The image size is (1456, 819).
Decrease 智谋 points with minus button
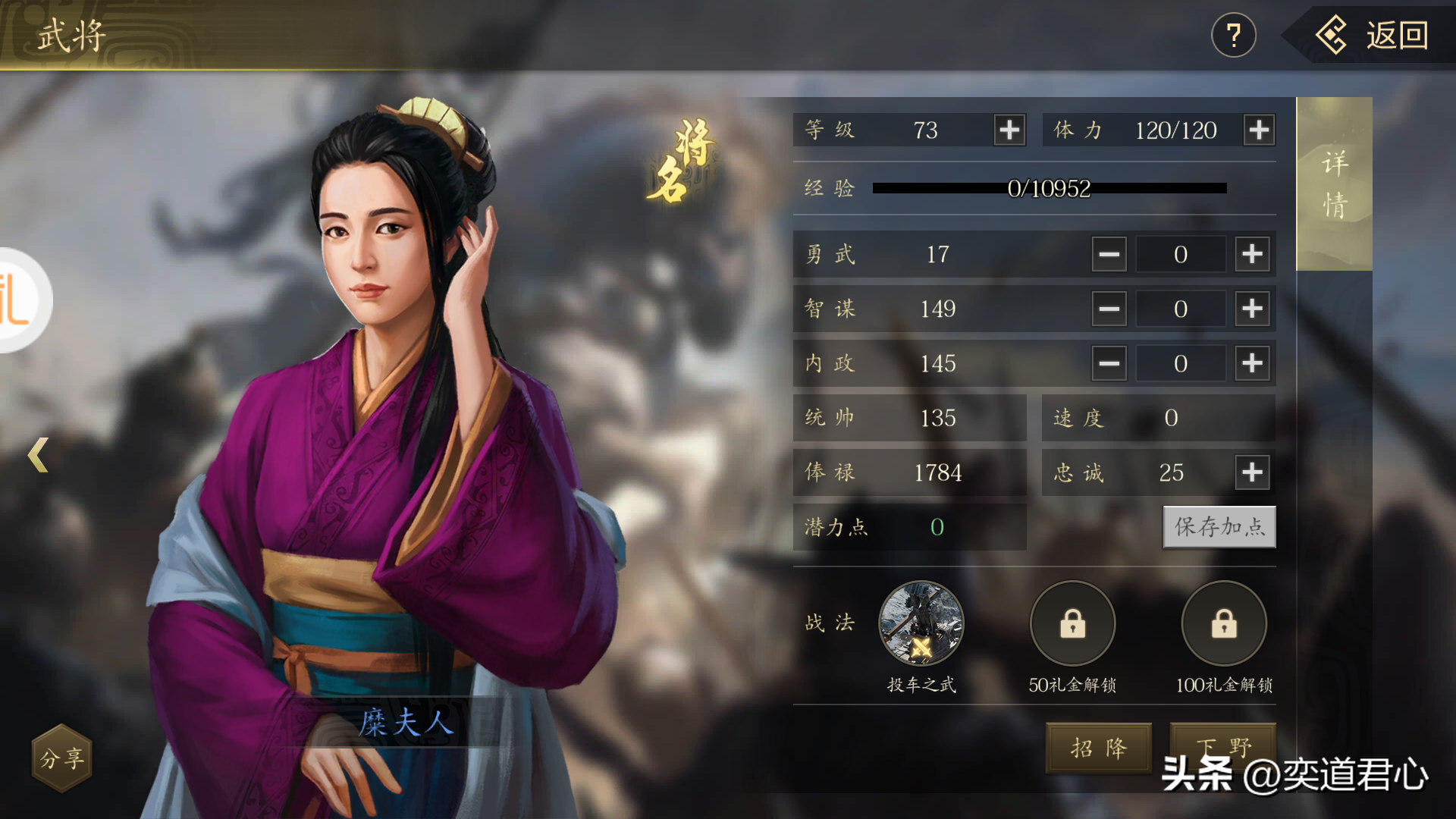click(1109, 309)
